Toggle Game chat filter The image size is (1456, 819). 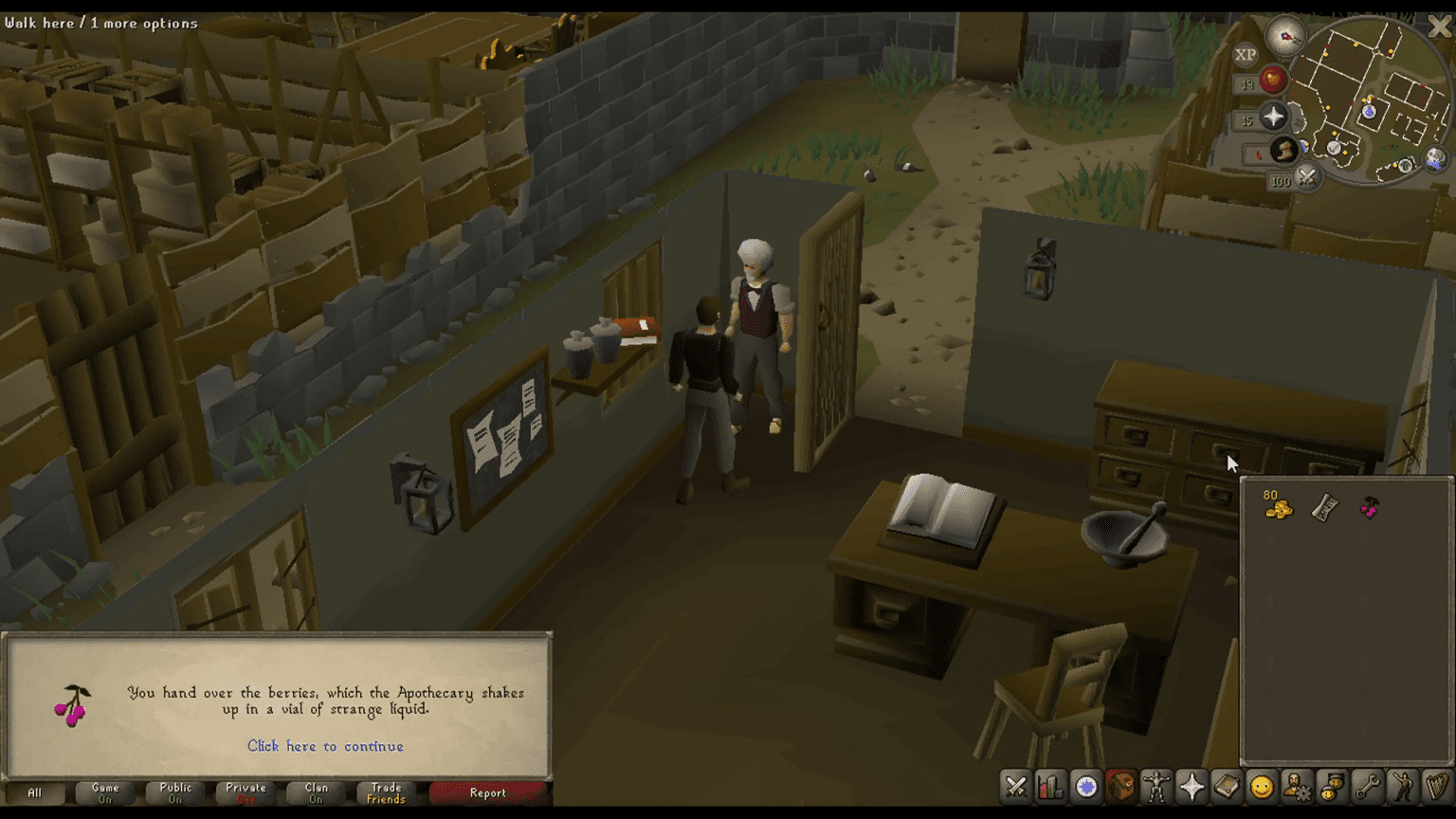104,793
